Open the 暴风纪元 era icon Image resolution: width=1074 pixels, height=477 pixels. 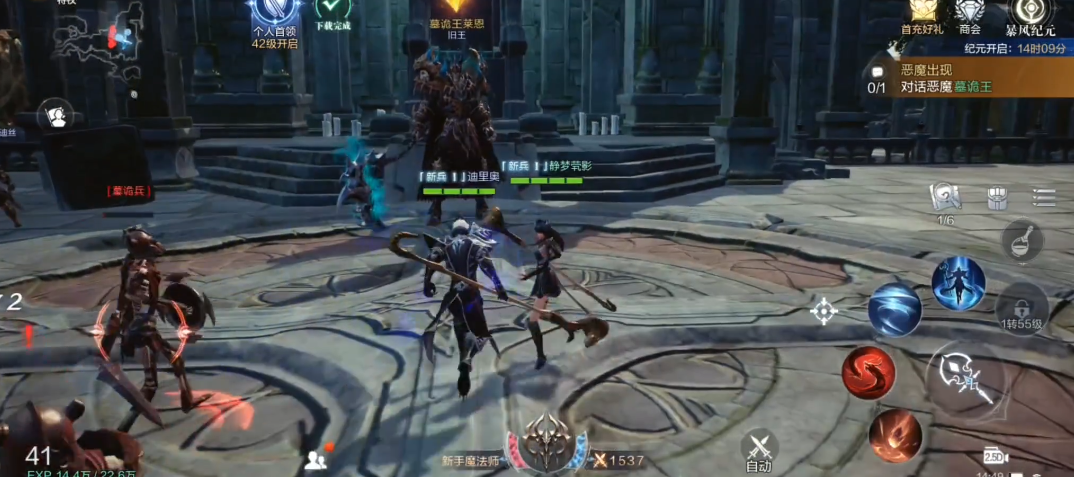coord(1029,14)
